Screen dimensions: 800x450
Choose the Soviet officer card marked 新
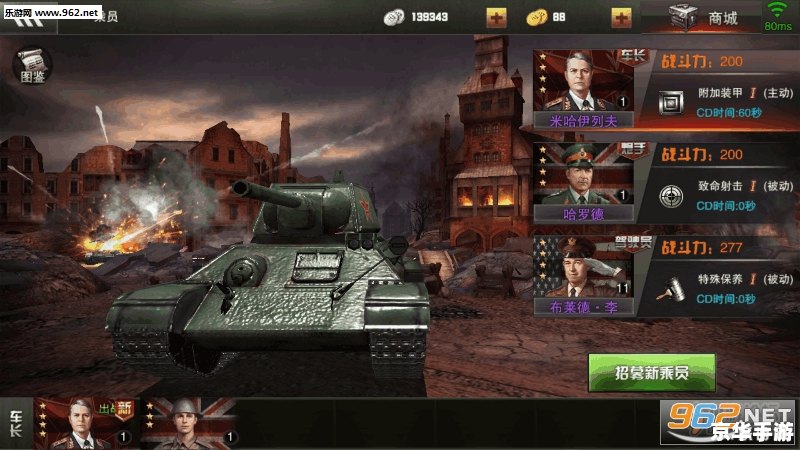86,422
